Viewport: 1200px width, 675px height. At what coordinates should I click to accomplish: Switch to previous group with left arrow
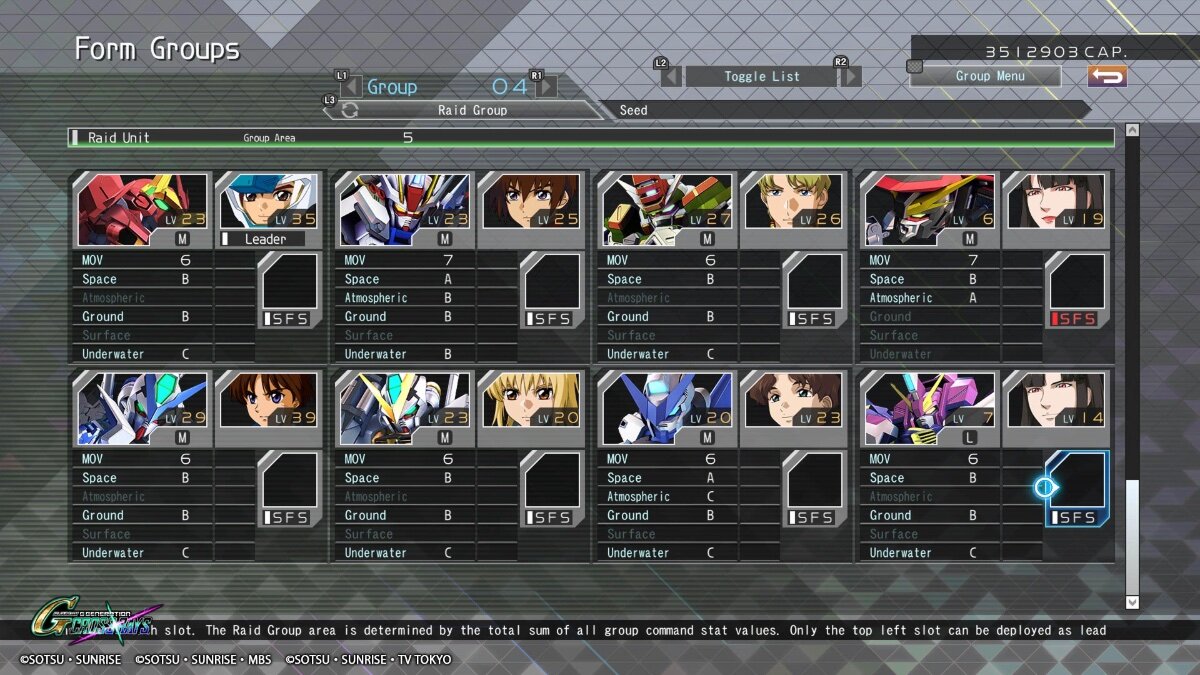coord(350,87)
